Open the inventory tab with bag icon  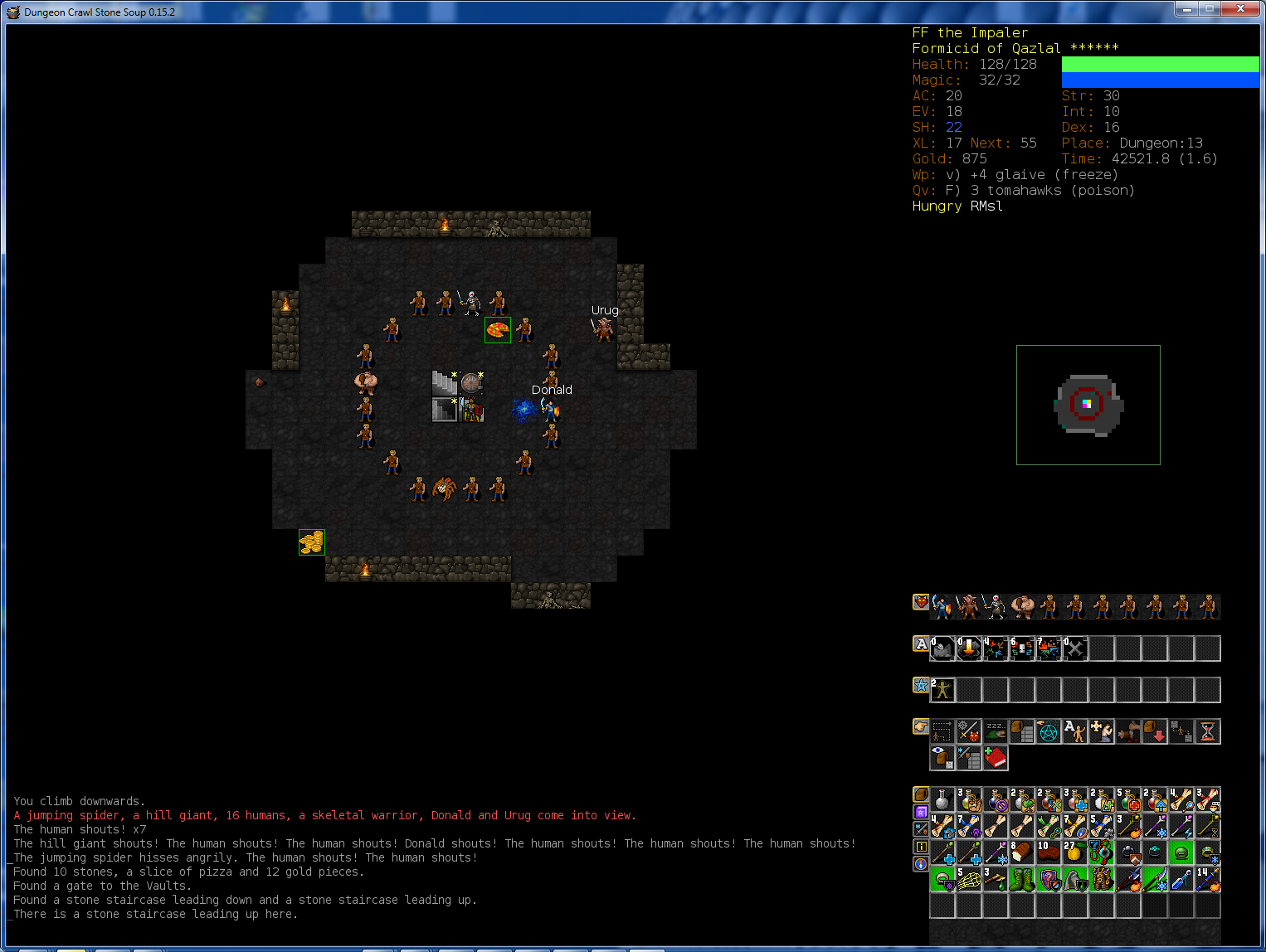click(921, 794)
